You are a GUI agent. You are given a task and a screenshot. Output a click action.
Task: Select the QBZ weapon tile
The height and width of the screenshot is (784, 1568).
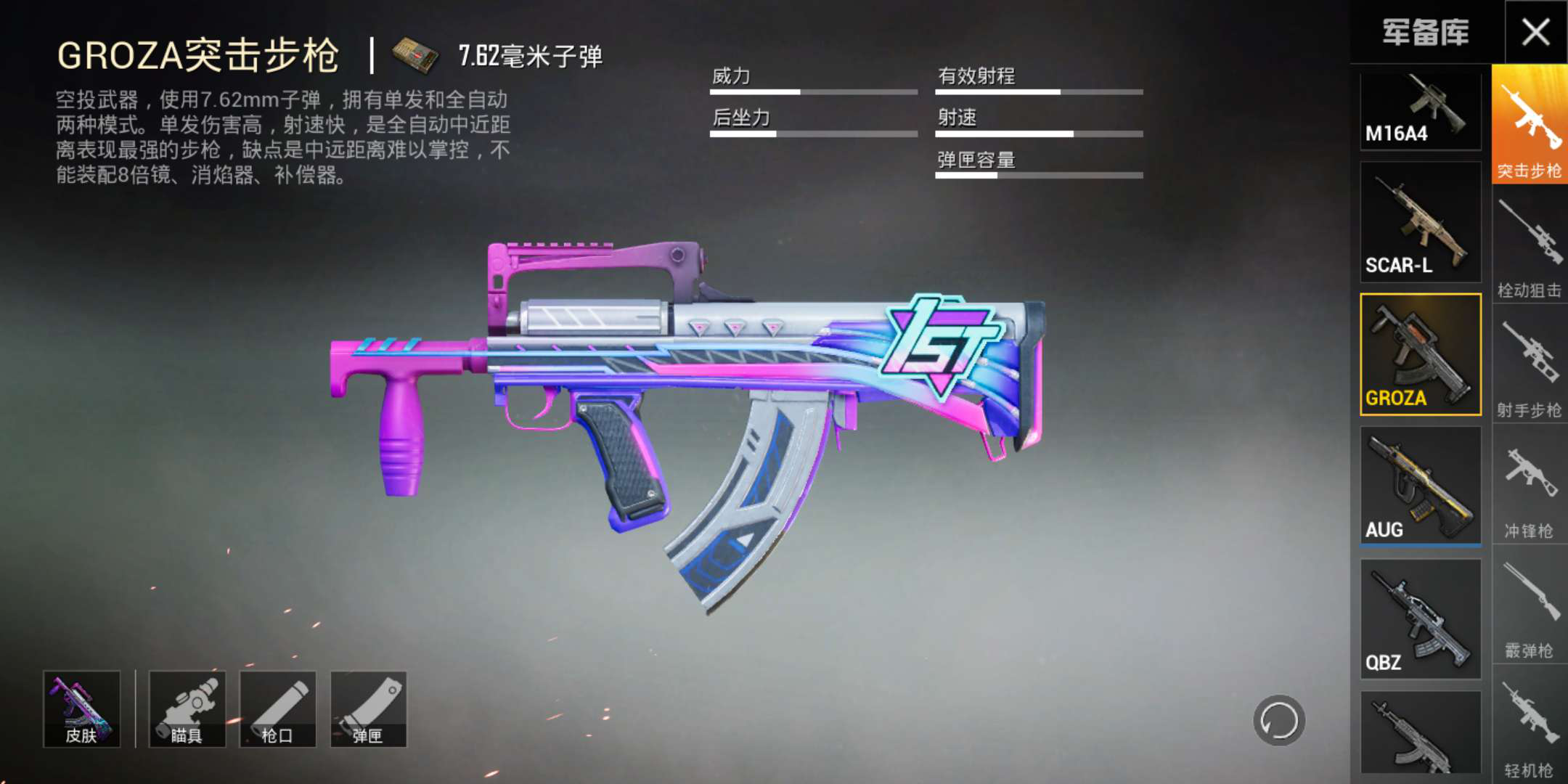click(1420, 618)
